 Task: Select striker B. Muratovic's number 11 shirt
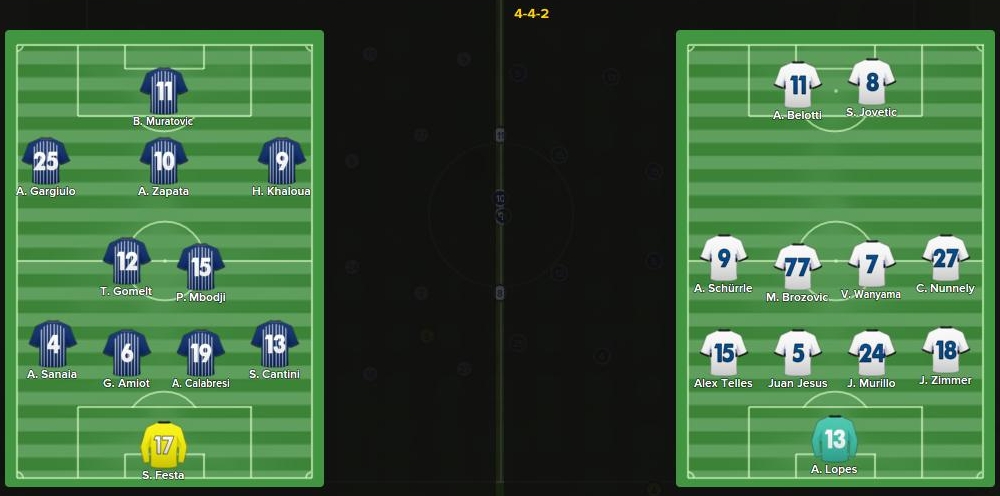pyautogui.click(x=164, y=92)
